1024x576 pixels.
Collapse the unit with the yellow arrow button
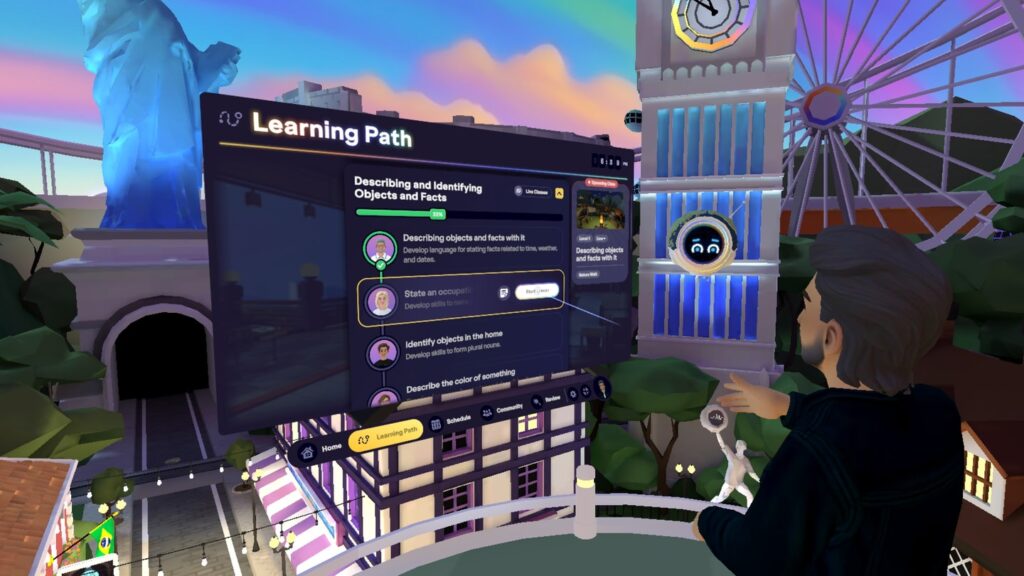pos(560,193)
